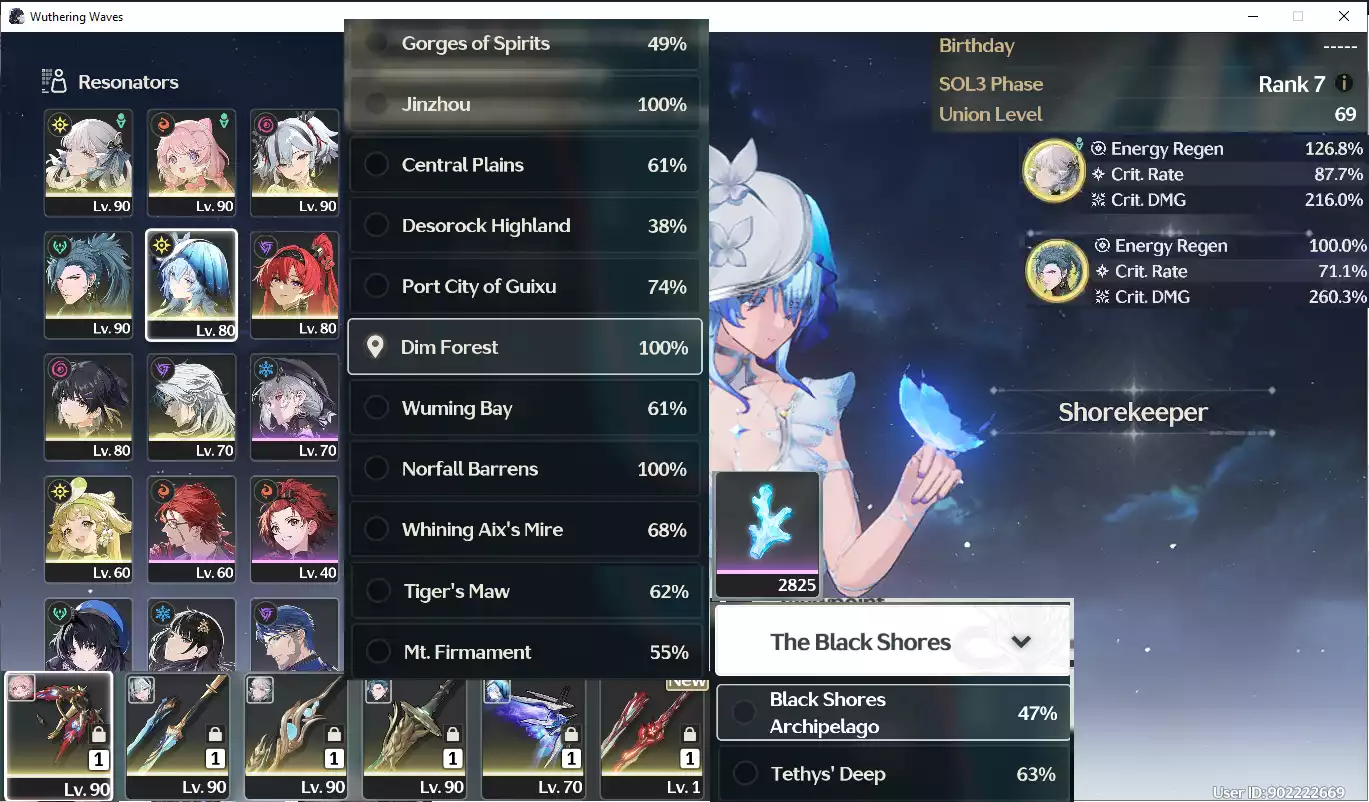Close the Wuthering Waves window

click(x=1344, y=16)
